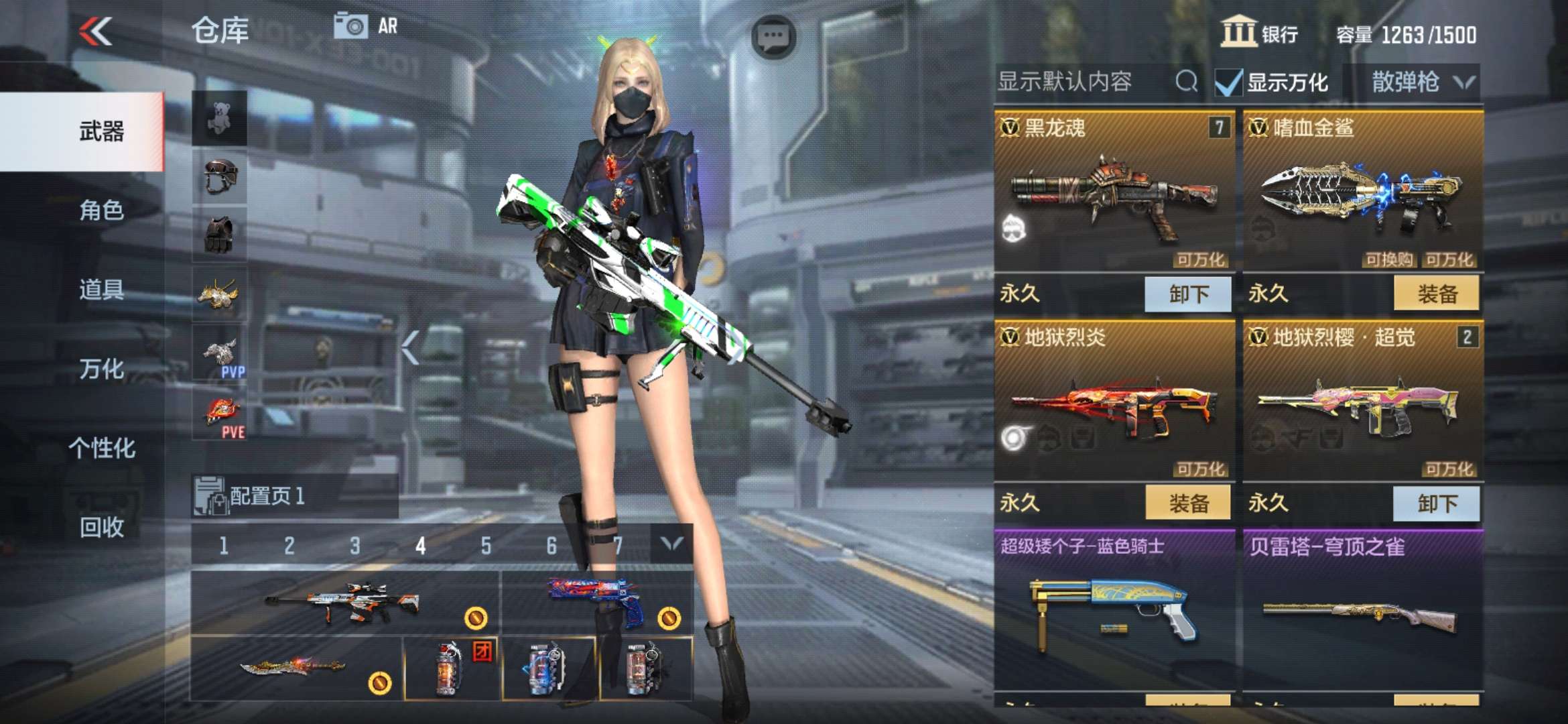Select the PVE equipment slot
Screen dimensions: 1568x724
tap(220, 416)
